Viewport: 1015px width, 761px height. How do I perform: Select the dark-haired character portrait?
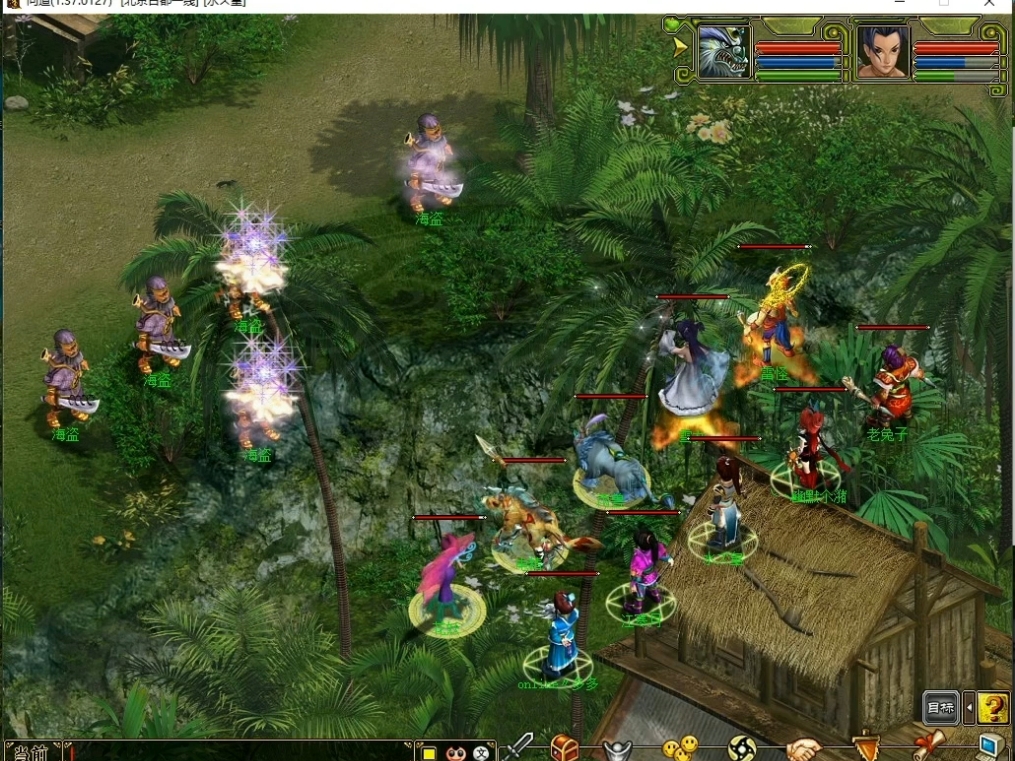point(883,52)
